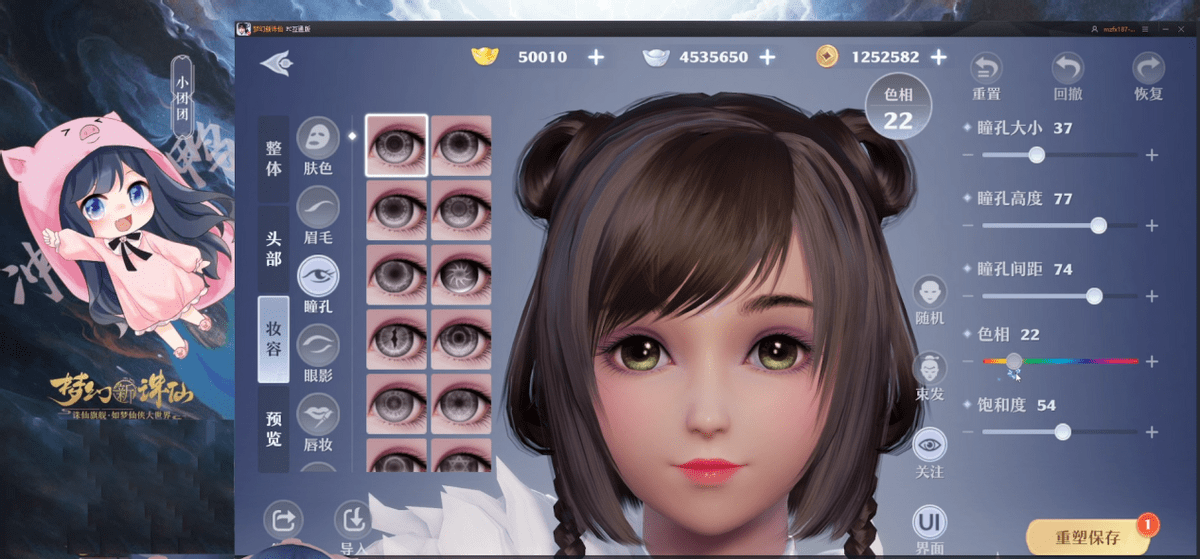The image size is (1200, 559).
Task: Open the 头部 tab
Action: (x=273, y=250)
